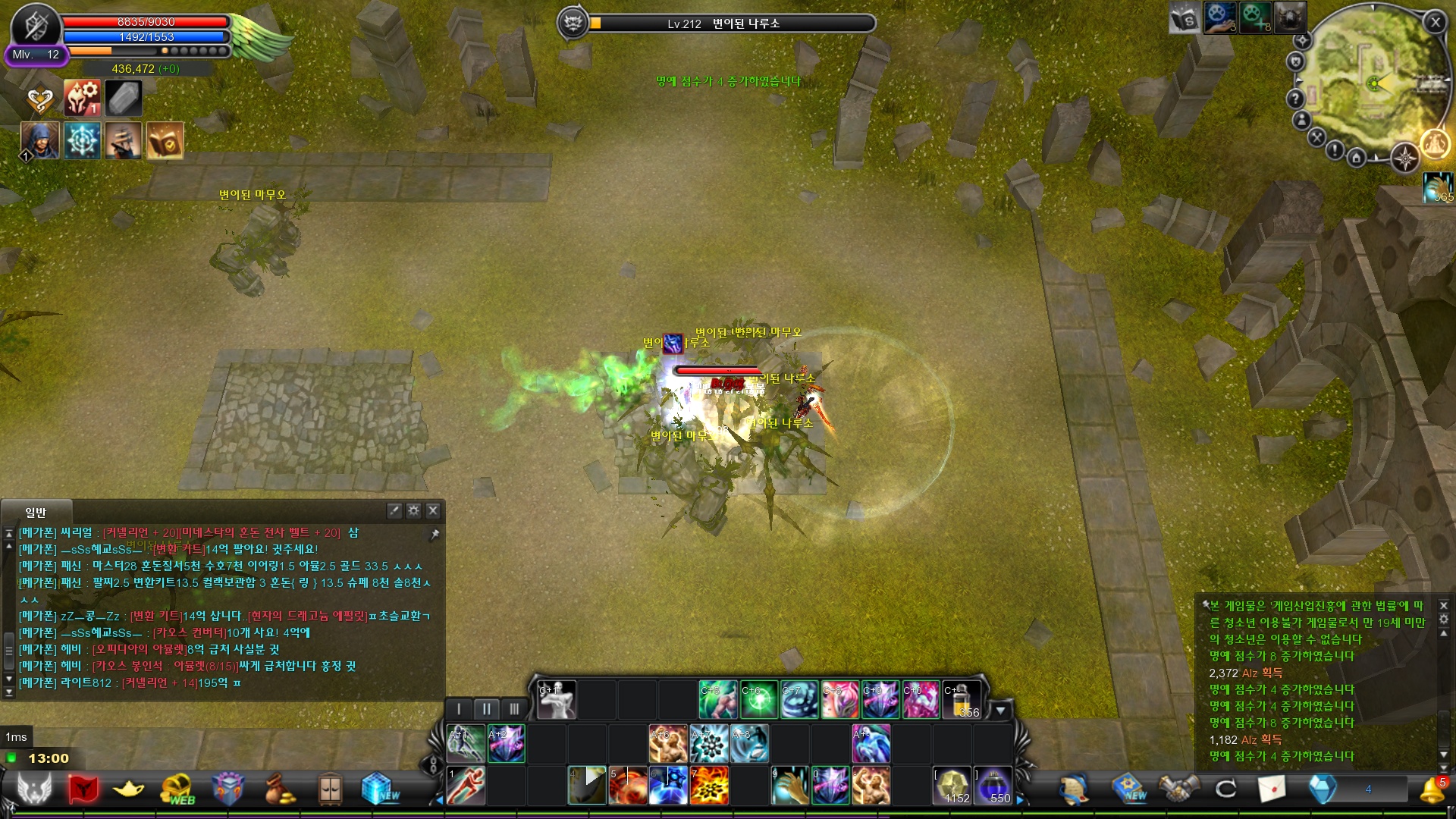Open the mail envelope icon near the gem counter
This screenshot has width=1456, height=819.
click(1272, 789)
